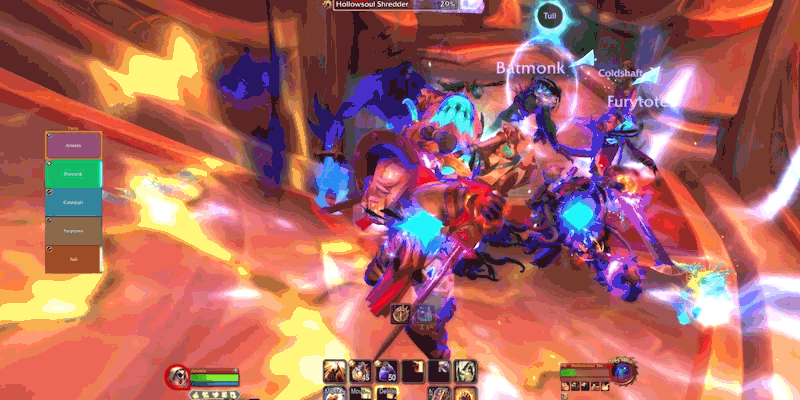Select Coldshaft's blue party frame
The width and height of the screenshot is (800, 400).
tap(72, 201)
